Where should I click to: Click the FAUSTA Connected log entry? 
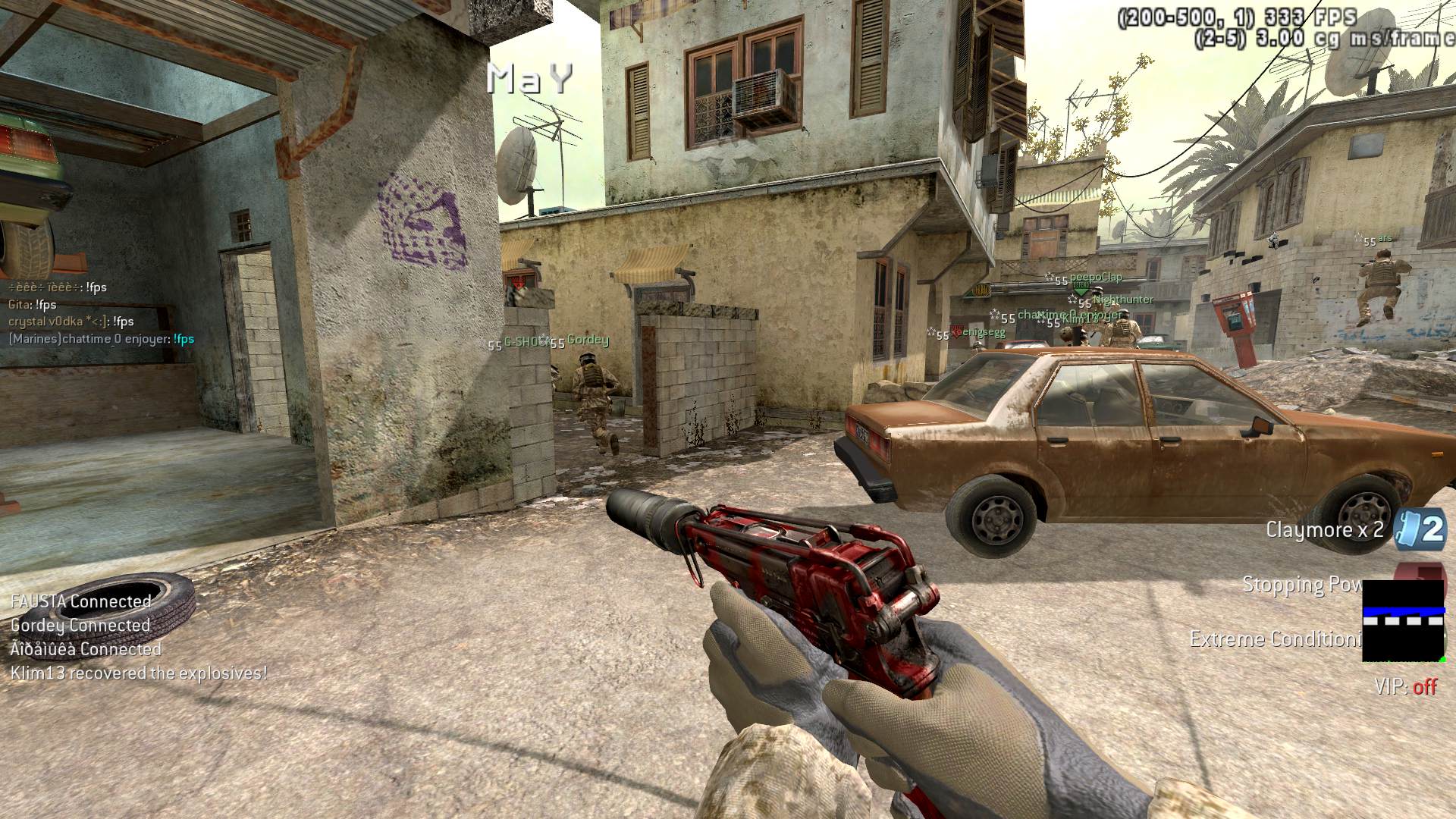tap(81, 601)
